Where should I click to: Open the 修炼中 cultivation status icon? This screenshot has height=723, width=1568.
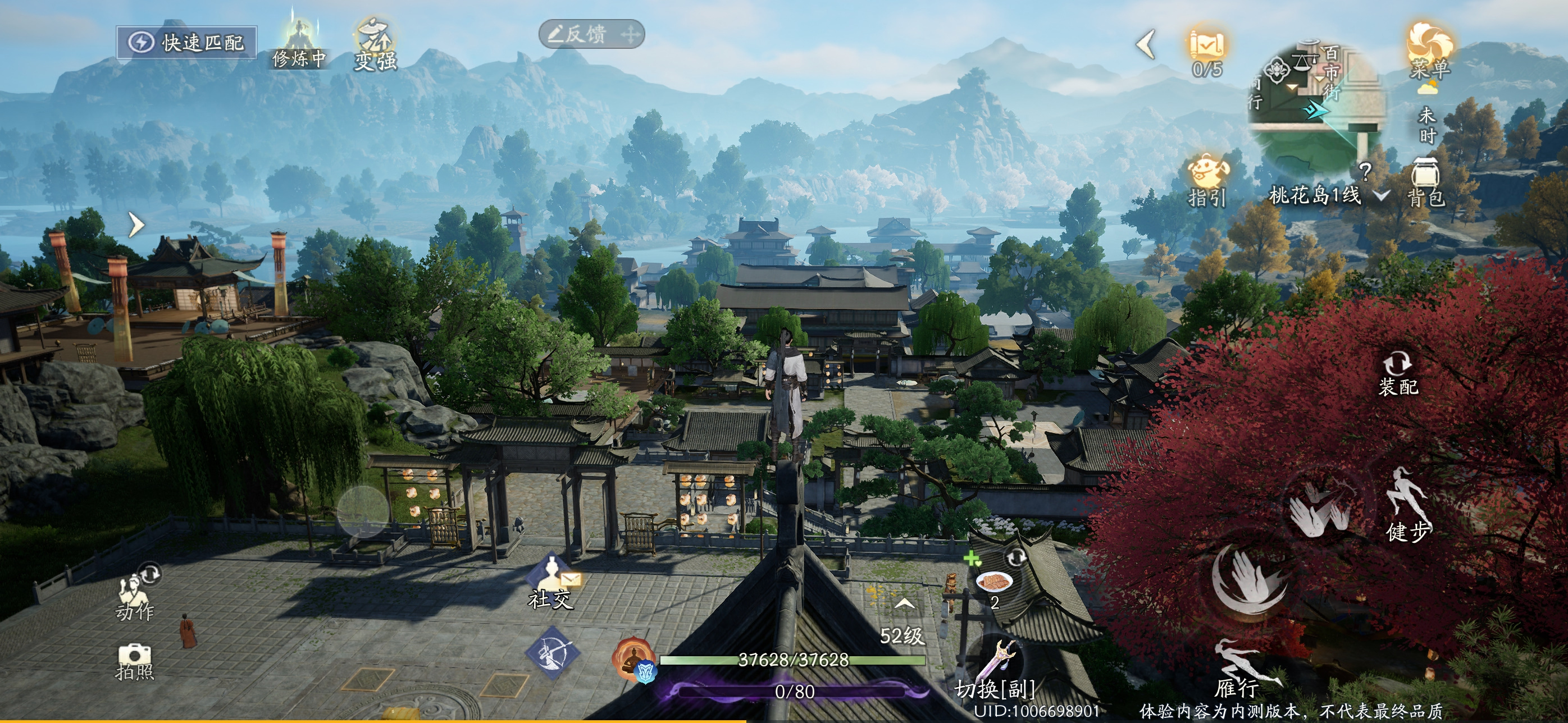299,44
